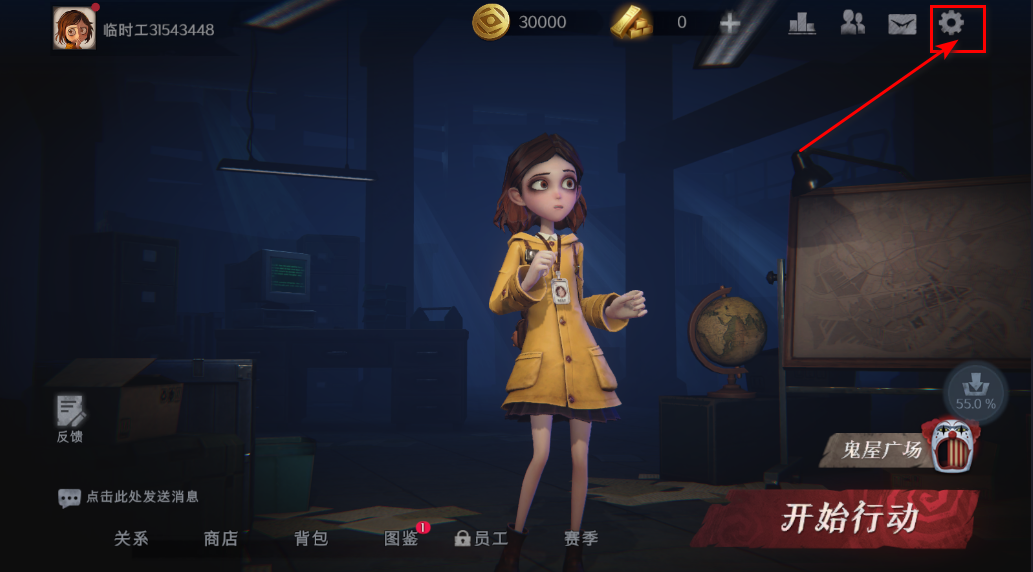
Task: Open the mail envelope icon
Action: (902, 24)
